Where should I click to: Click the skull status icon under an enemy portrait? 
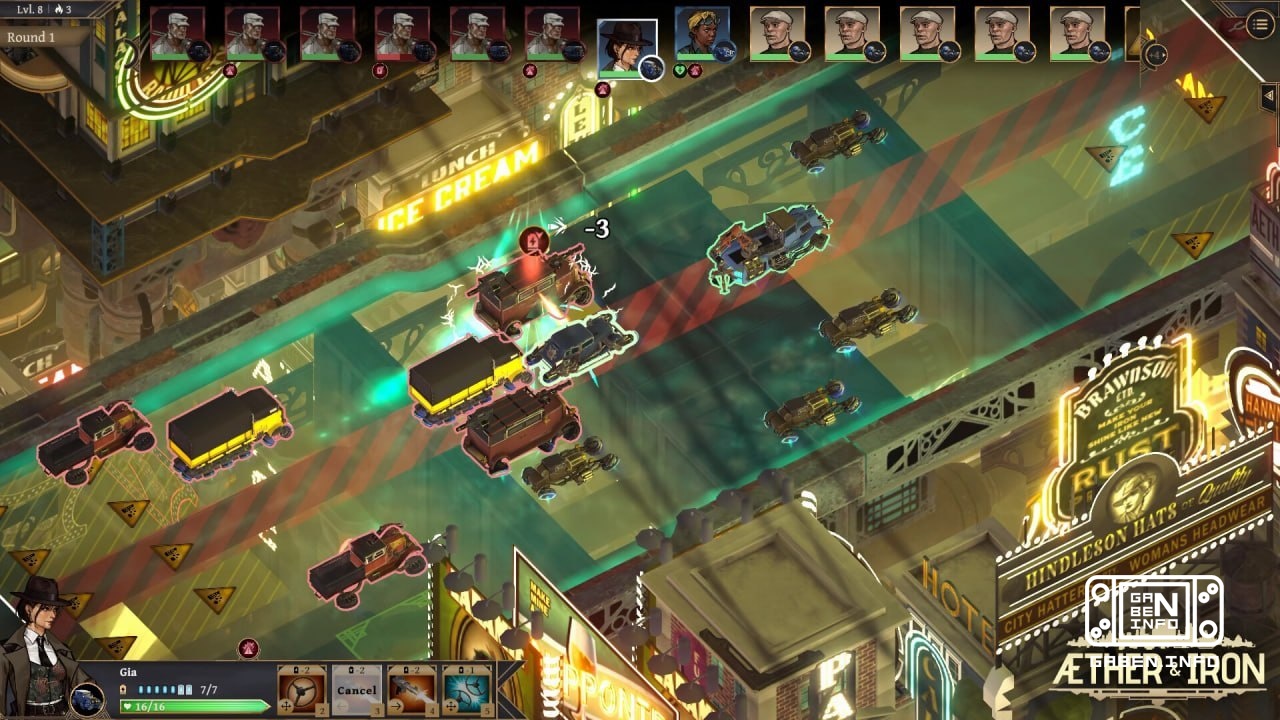(379, 71)
